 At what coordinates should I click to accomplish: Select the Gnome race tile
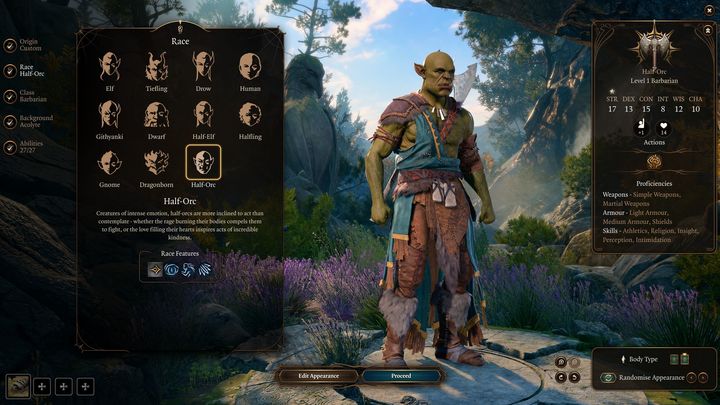coord(110,162)
